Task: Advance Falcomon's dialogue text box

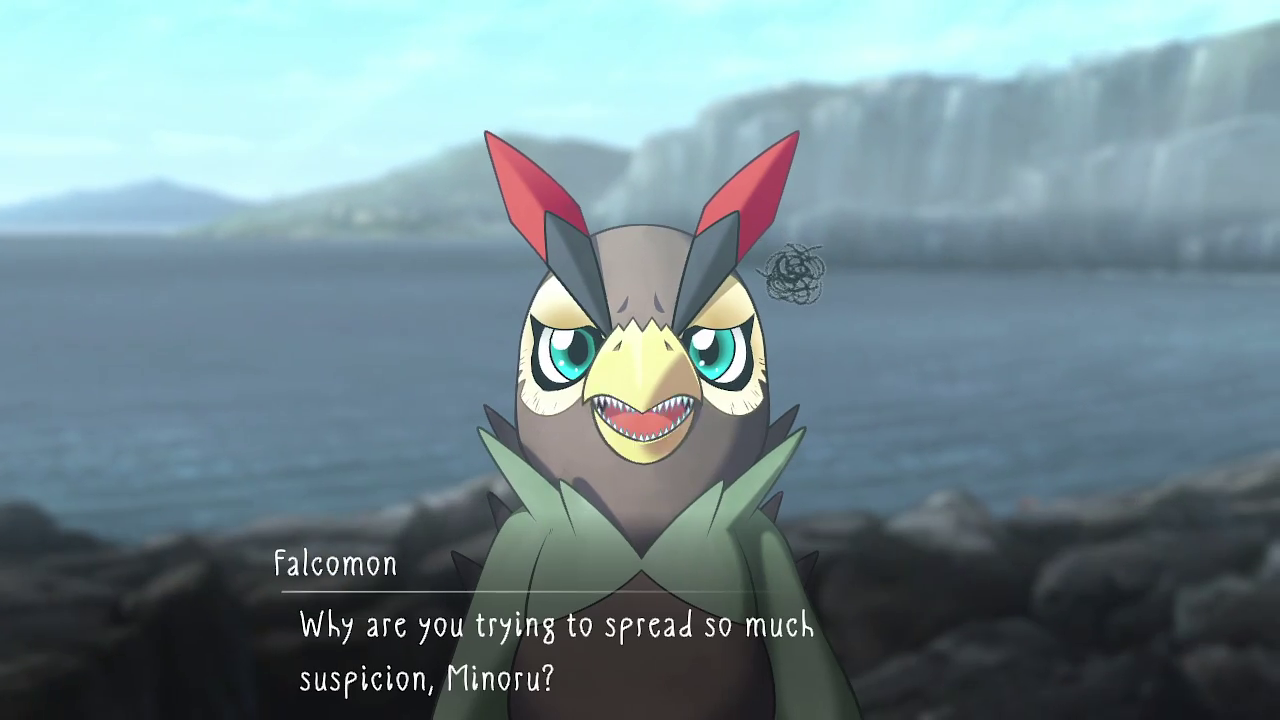Action: [556, 652]
